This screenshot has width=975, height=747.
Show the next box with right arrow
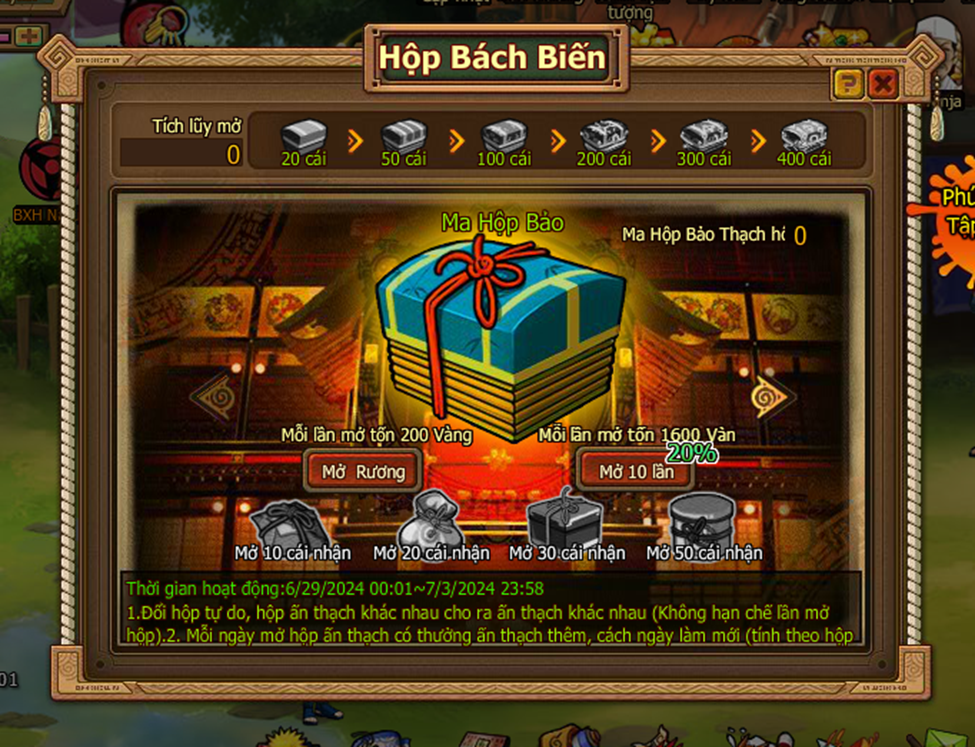point(771,397)
